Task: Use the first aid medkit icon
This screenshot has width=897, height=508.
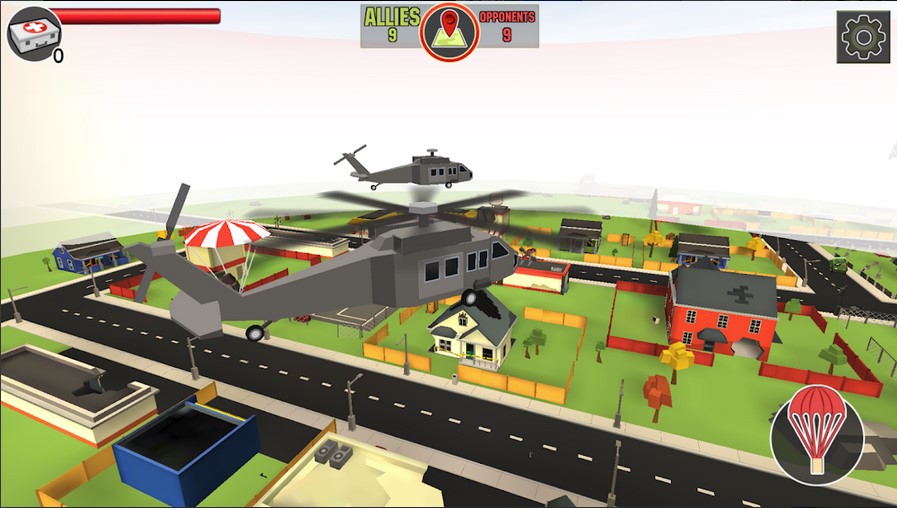Action: coord(32,34)
